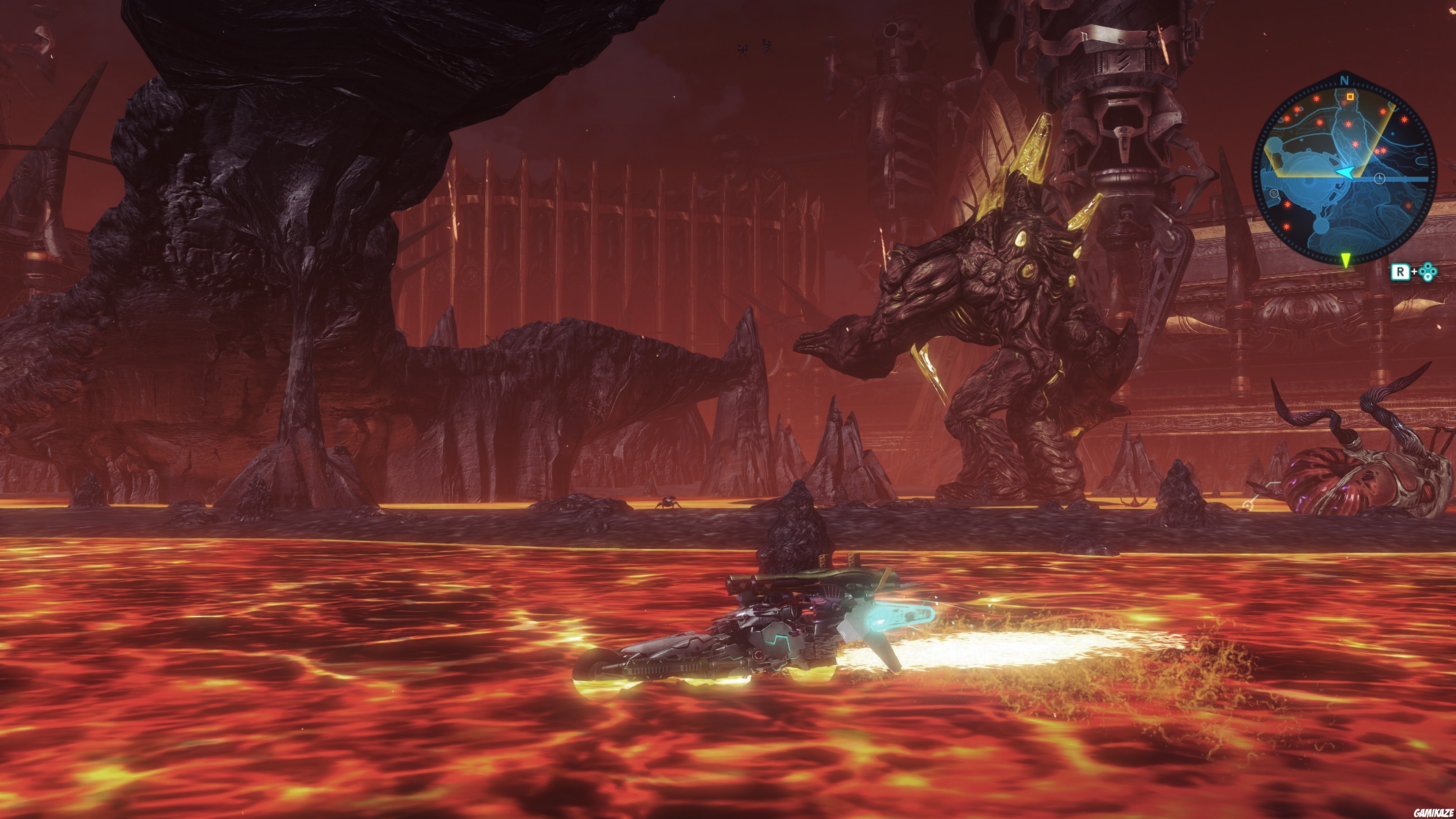Image resolution: width=1456 pixels, height=819 pixels.
Task: Click the R button prompt below the minimap
Action: click(1401, 273)
